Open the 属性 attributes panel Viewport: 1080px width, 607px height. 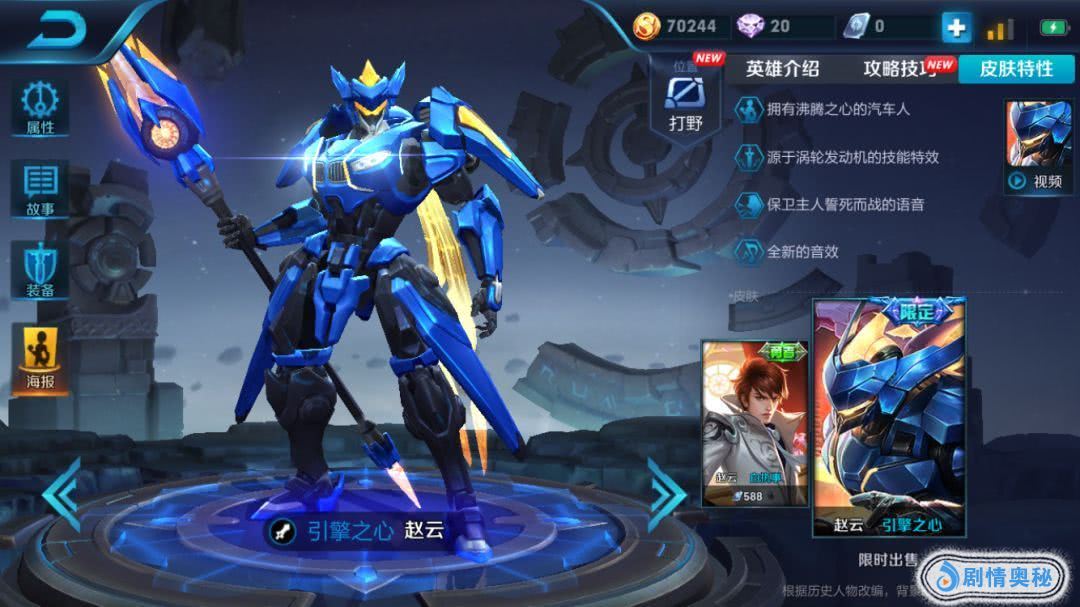[x=40, y=109]
